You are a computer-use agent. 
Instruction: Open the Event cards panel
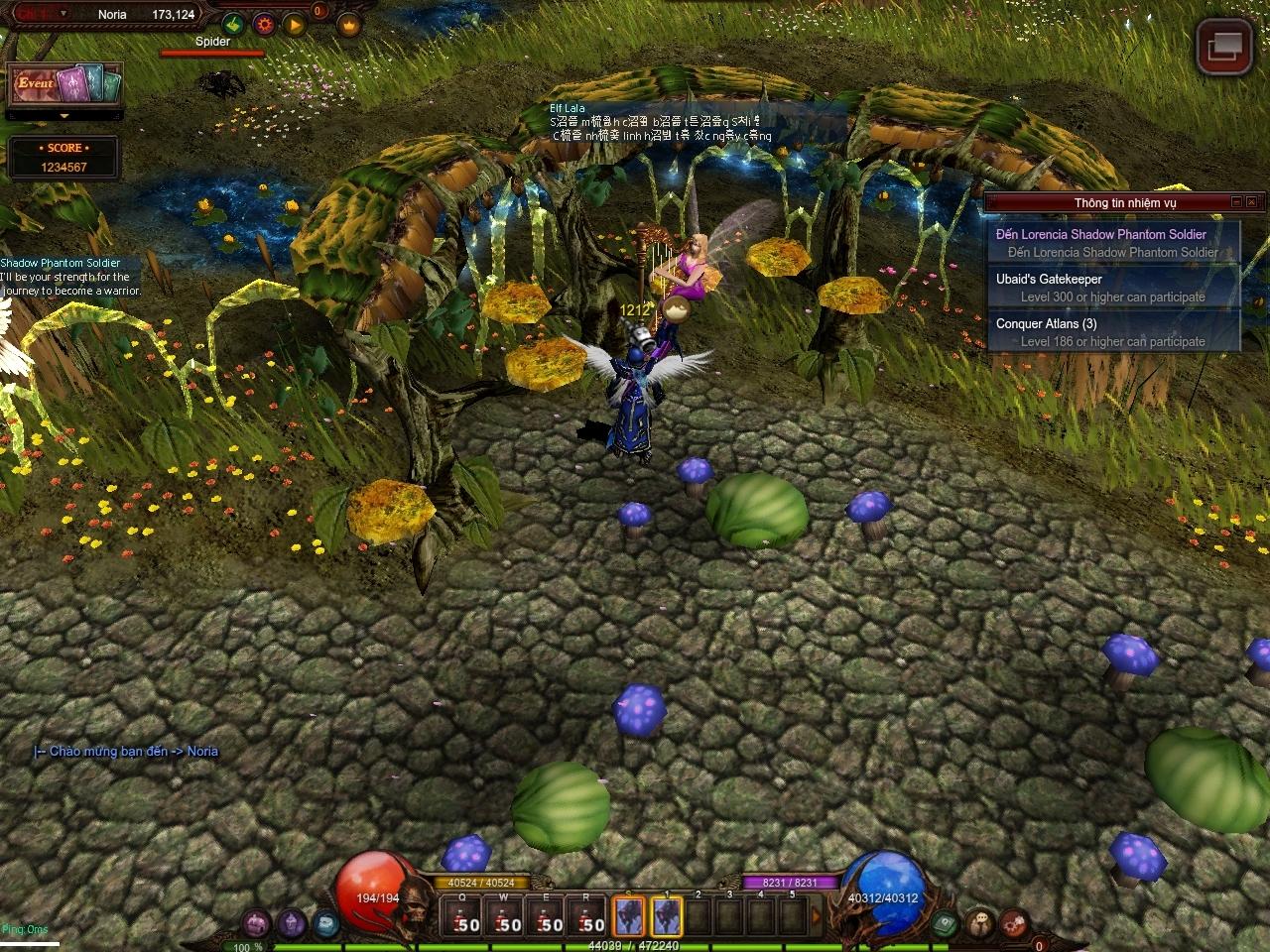point(63,84)
